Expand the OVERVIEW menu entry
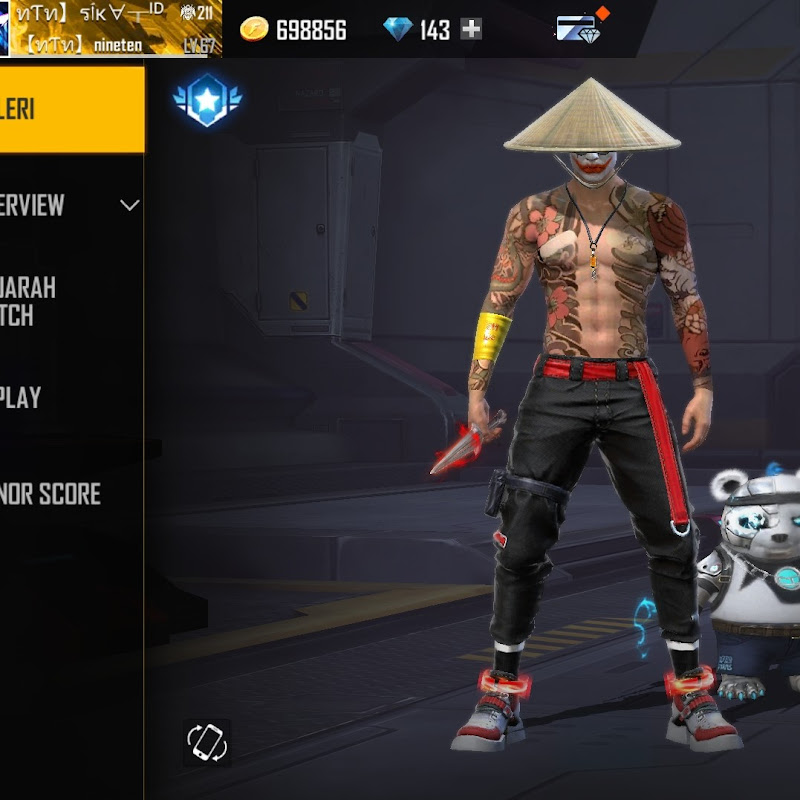 pyautogui.click(x=70, y=205)
